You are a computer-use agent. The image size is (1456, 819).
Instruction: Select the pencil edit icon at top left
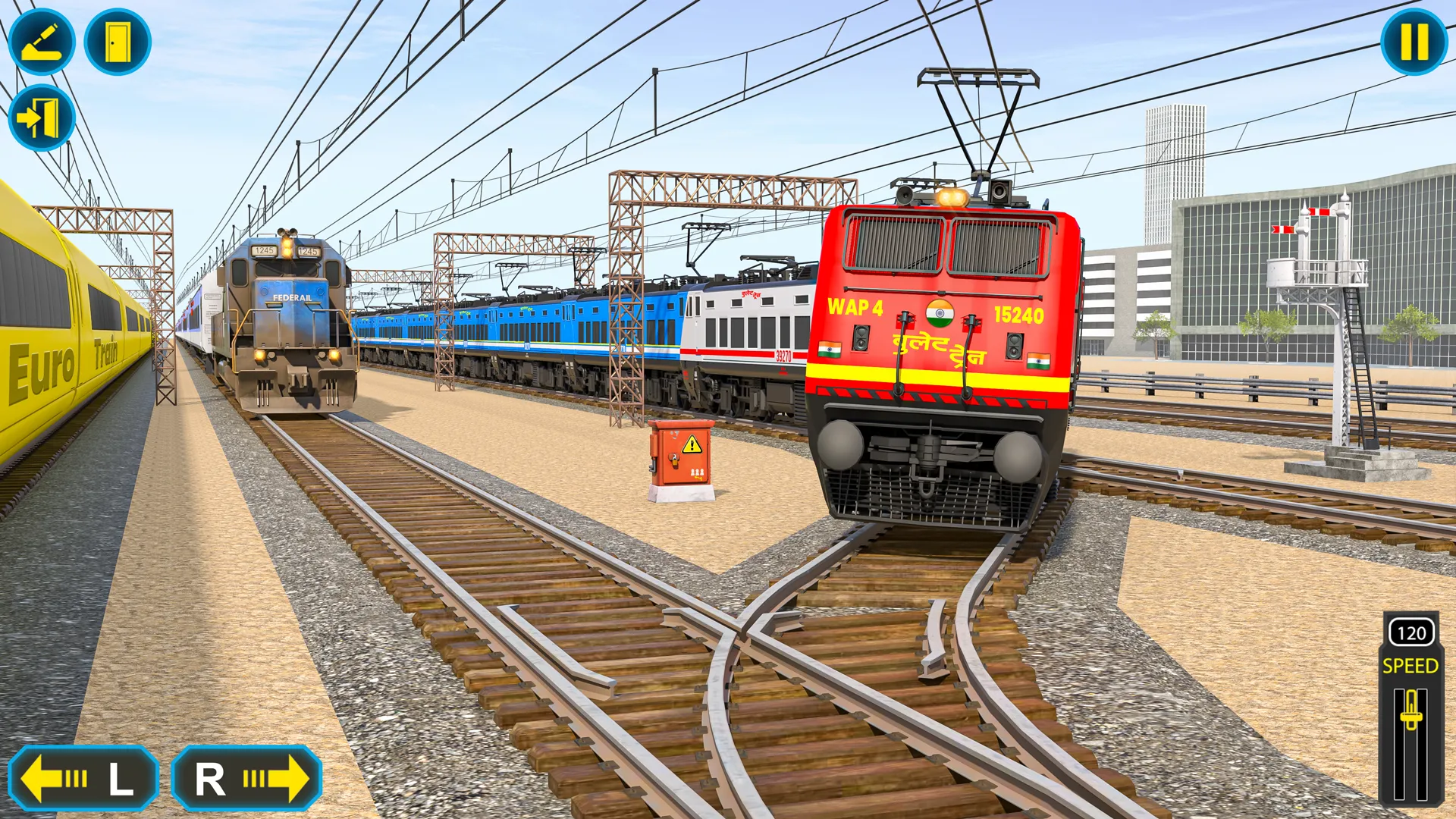click(x=43, y=42)
